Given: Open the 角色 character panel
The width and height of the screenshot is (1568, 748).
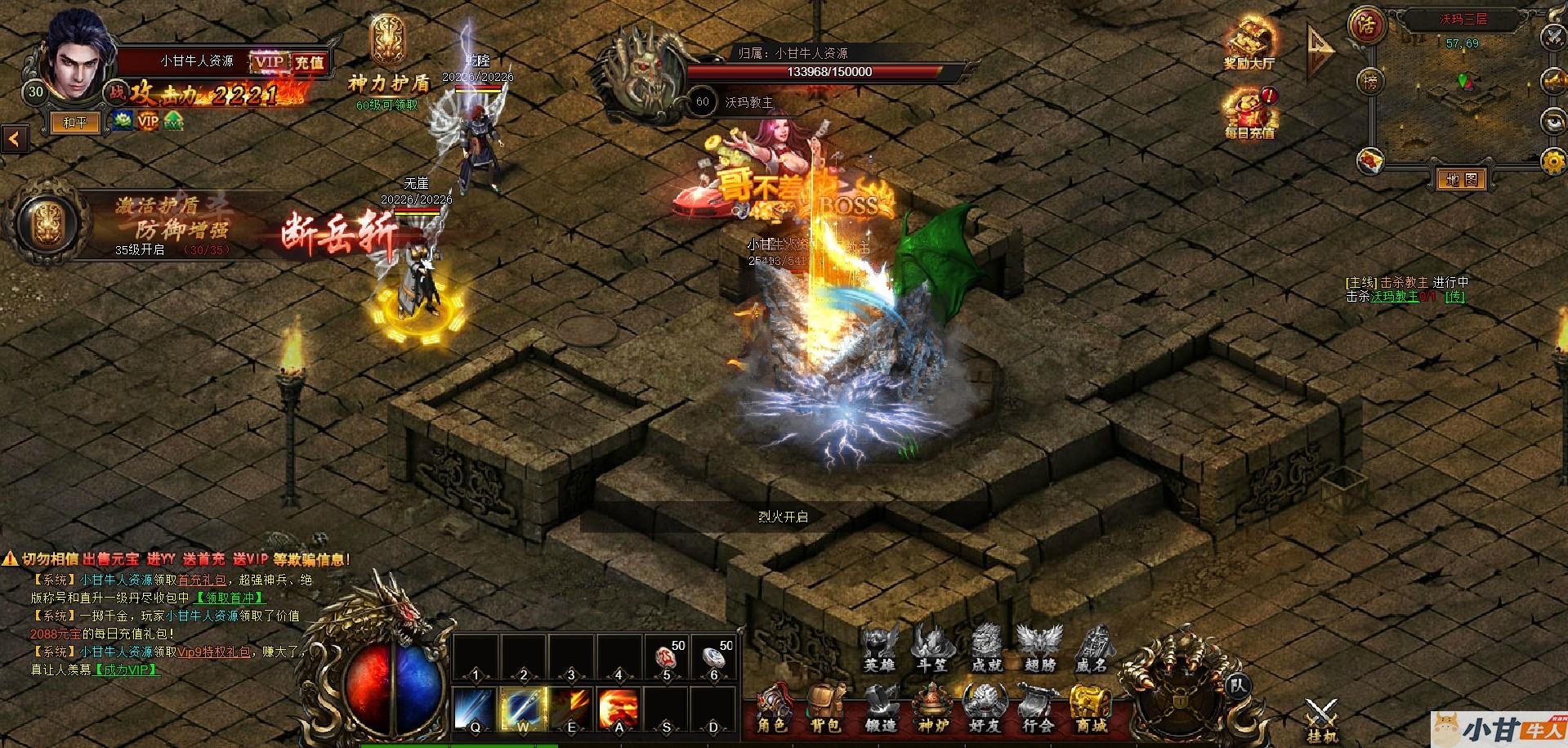Looking at the screenshot, I should coord(772,708).
